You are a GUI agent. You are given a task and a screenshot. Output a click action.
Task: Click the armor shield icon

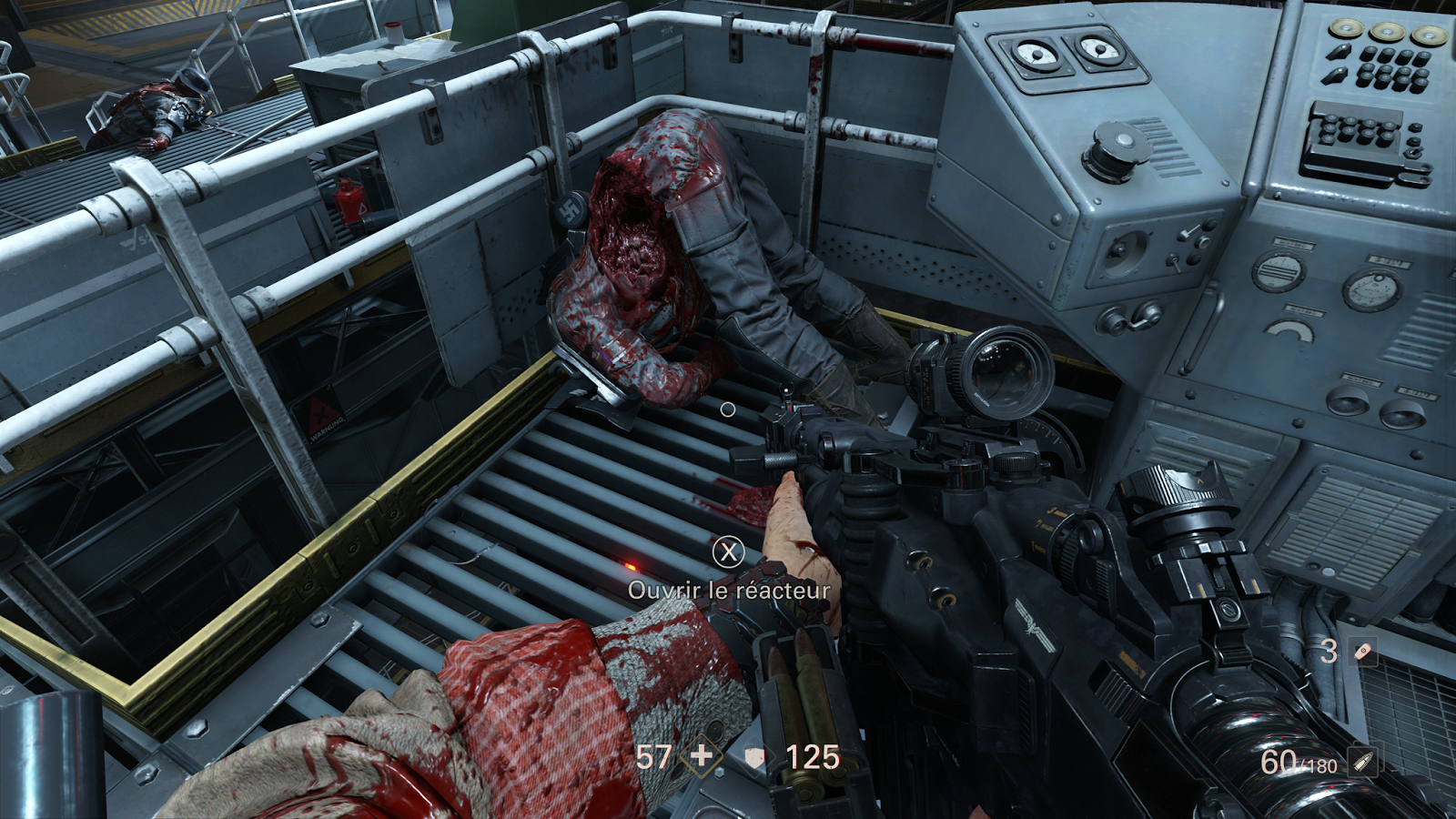[x=754, y=757]
